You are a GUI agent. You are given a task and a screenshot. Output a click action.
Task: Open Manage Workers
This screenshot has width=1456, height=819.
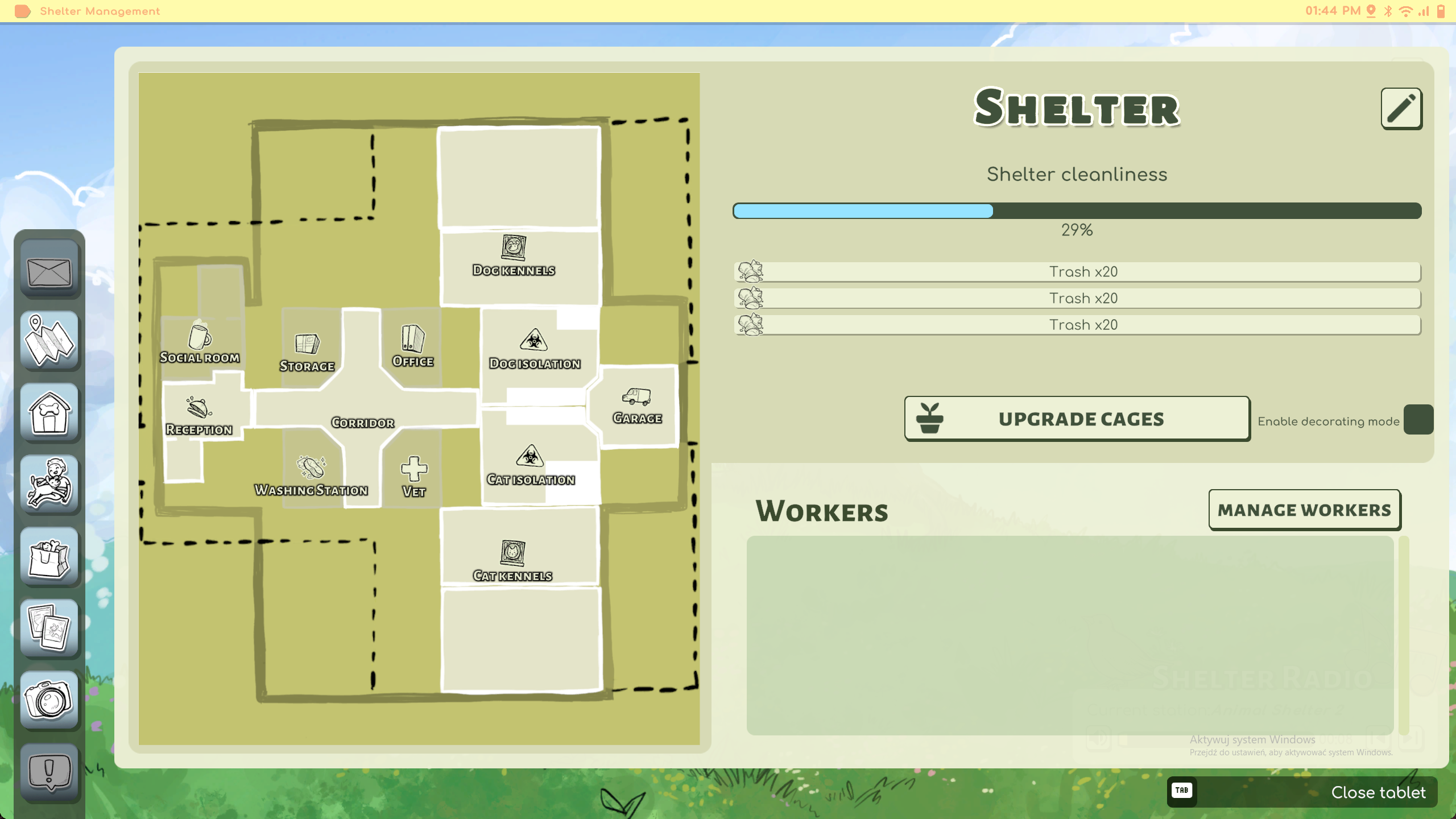pos(1305,509)
